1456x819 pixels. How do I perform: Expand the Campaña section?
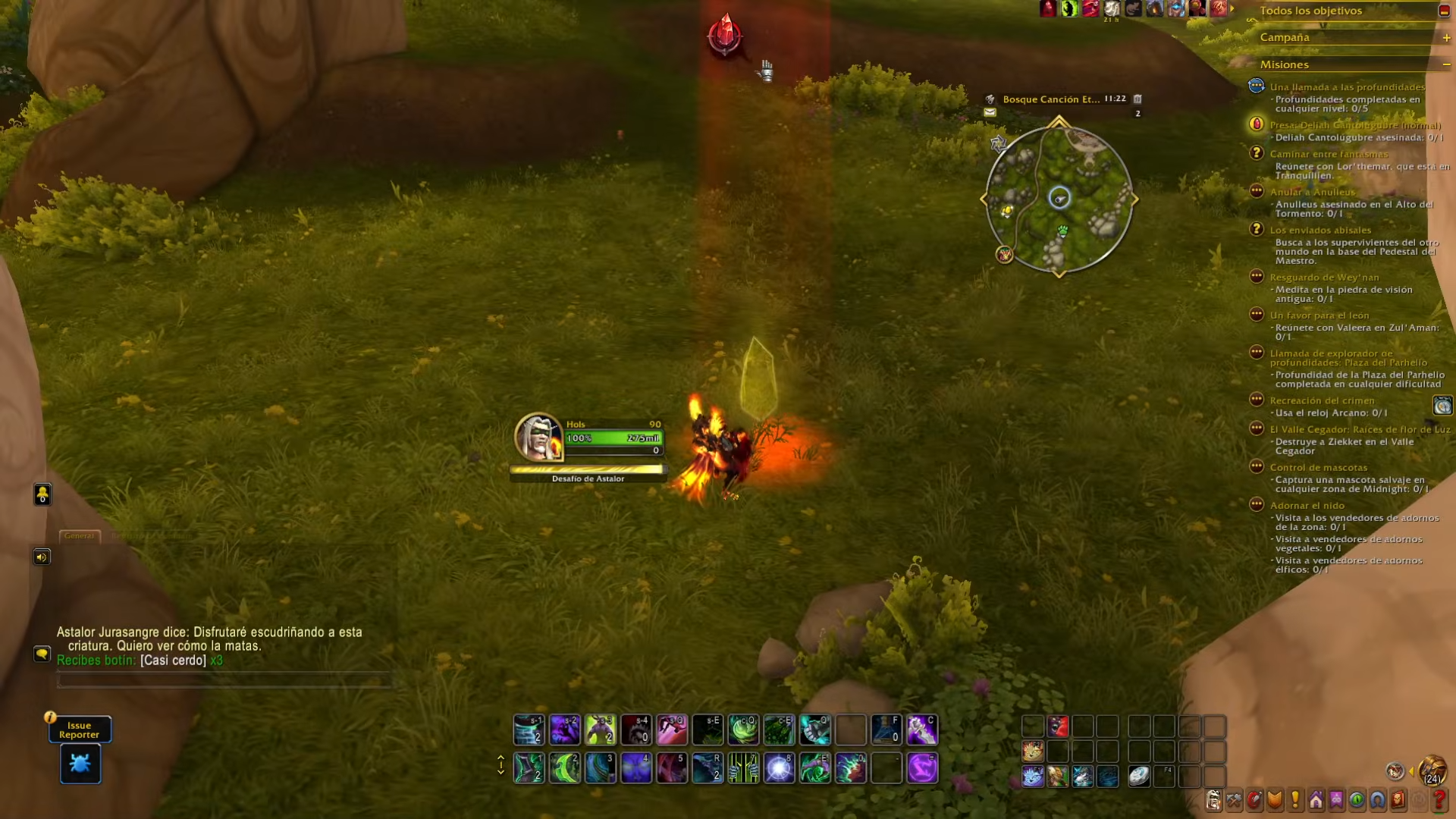pyautogui.click(x=1447, y=36)
